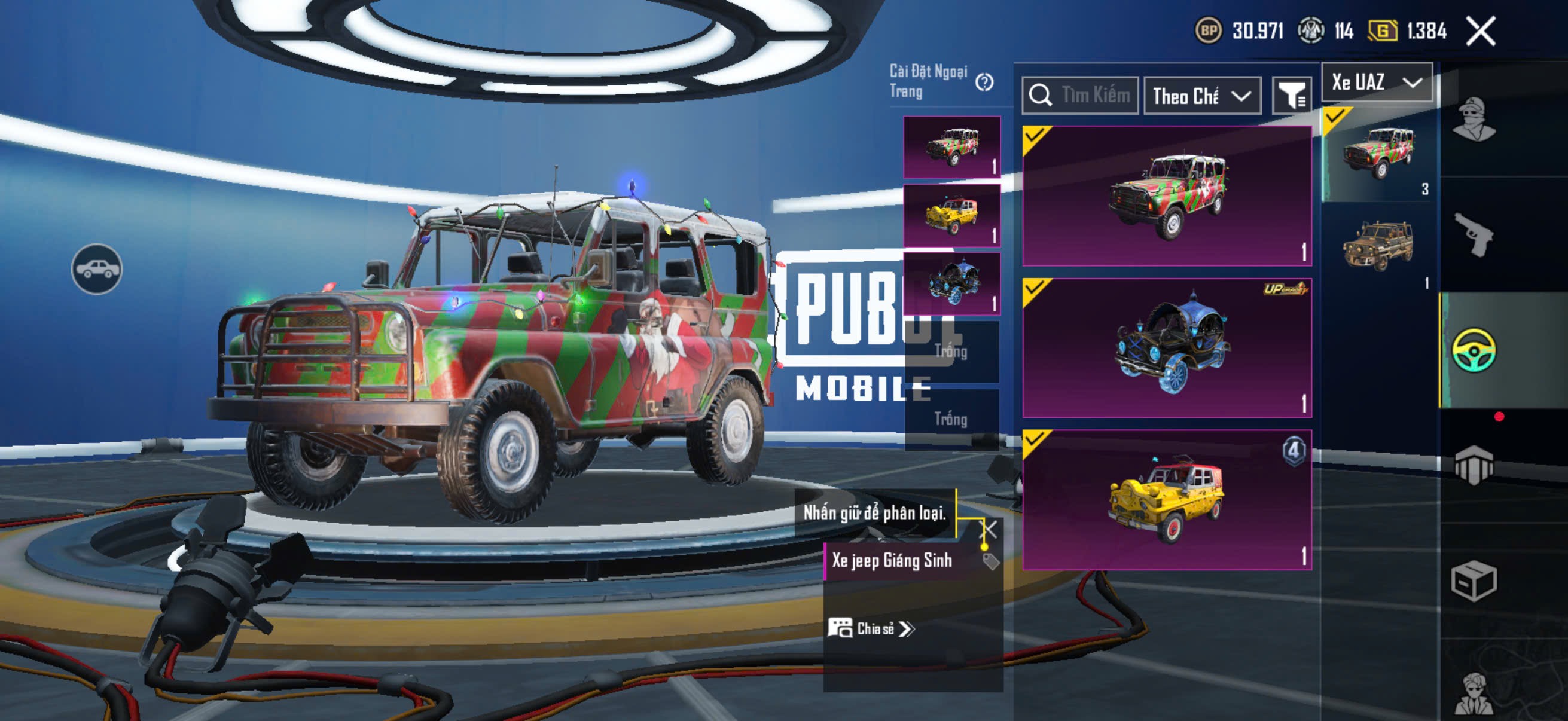This screenshot has height=721, width=1568.
Task: Open the filter funnel button
Action: tap(1291, 96)
